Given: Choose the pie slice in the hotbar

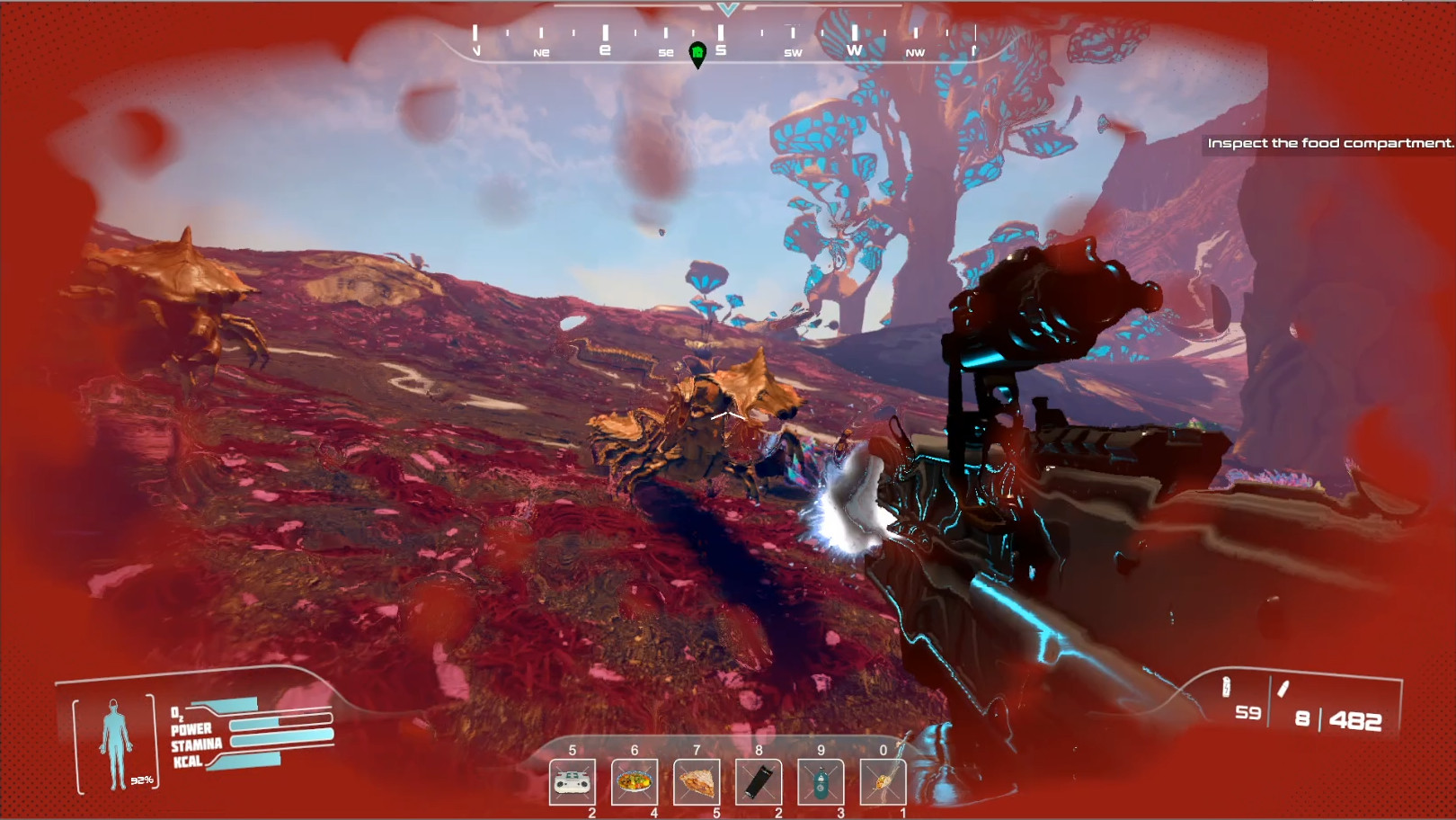Looking at the screenshot, I should 697,782.
